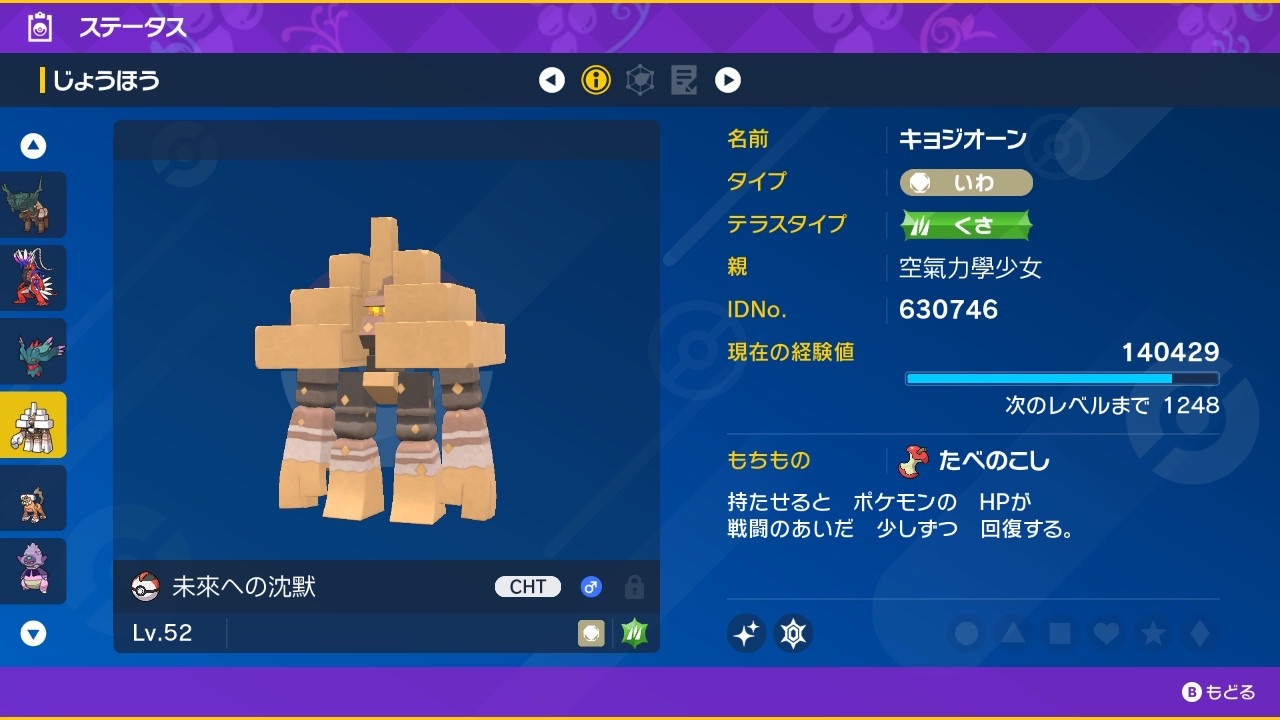Click the blue male gender icon

(590, 586)
